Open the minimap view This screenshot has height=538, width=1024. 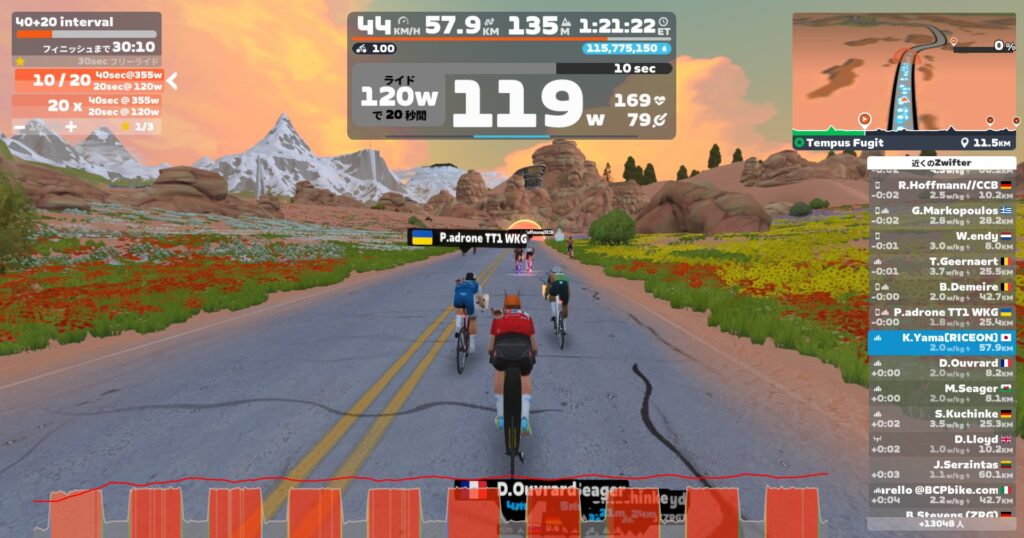point(903,72)
